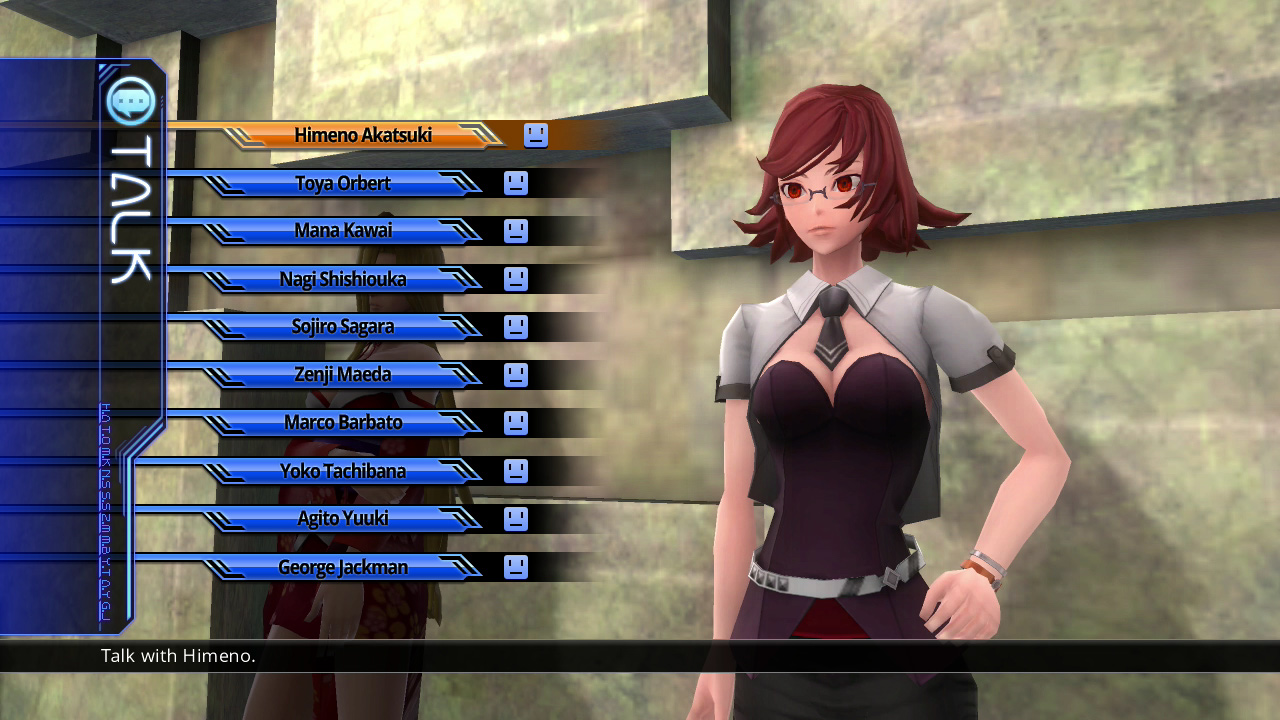This screenshot has height=720, width=1280.
Task: Click the chevron arrows on Himeno Akatsuki's bar
Action: tap(482, 135)
